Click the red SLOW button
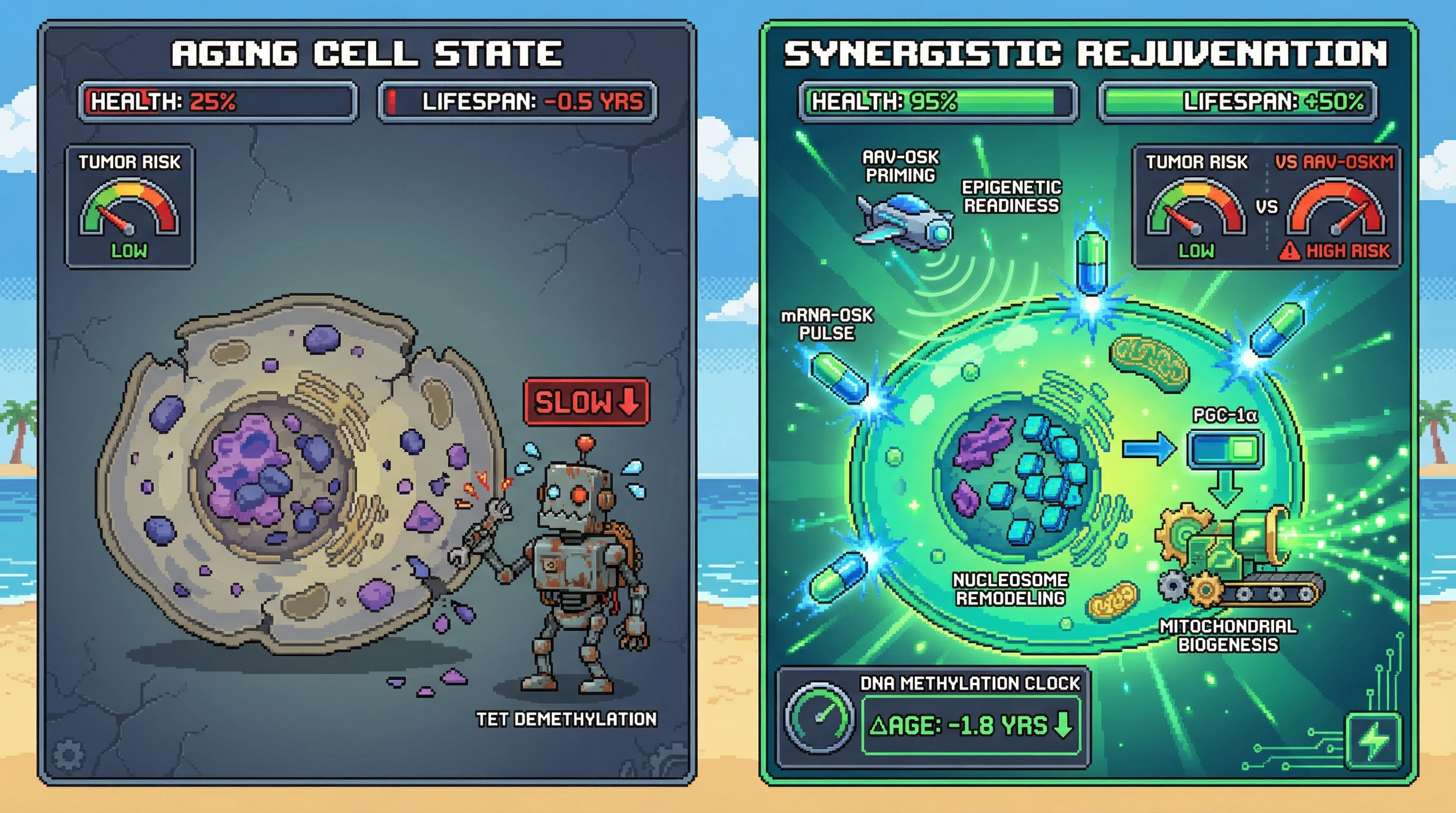 pos(586,402)
